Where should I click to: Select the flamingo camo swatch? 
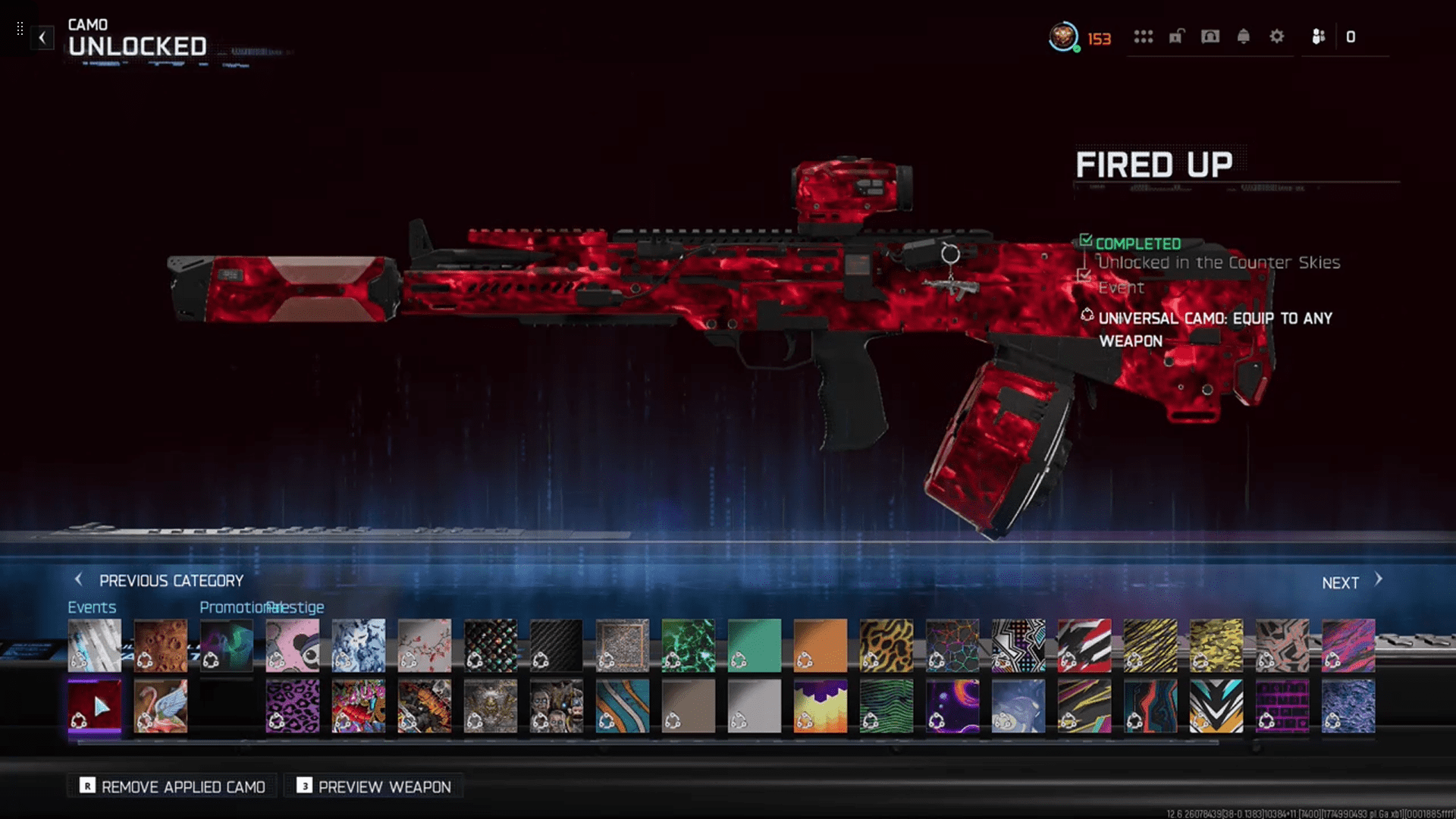(161, 706)
